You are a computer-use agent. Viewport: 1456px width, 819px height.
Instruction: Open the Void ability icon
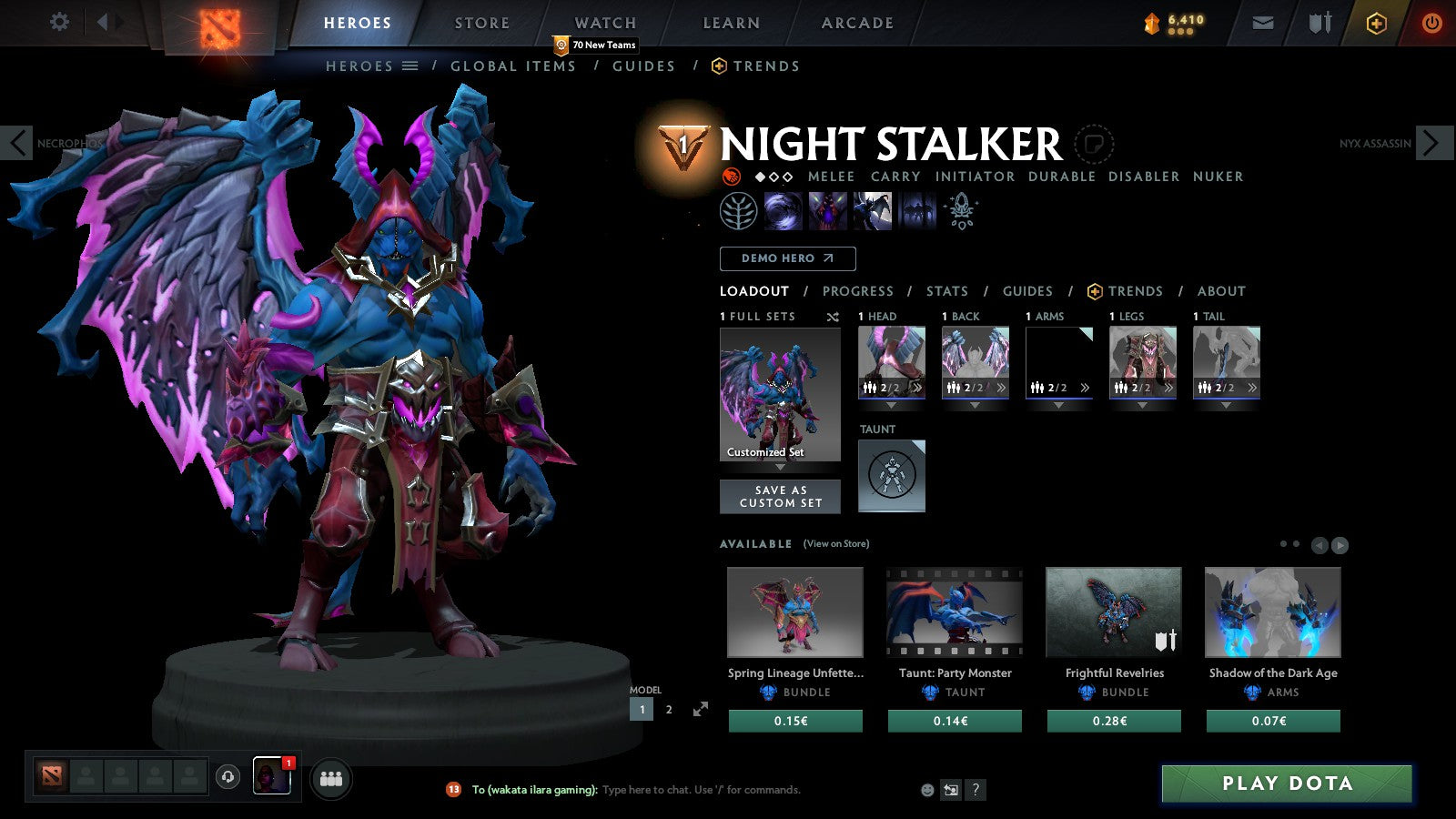point(783,211)
